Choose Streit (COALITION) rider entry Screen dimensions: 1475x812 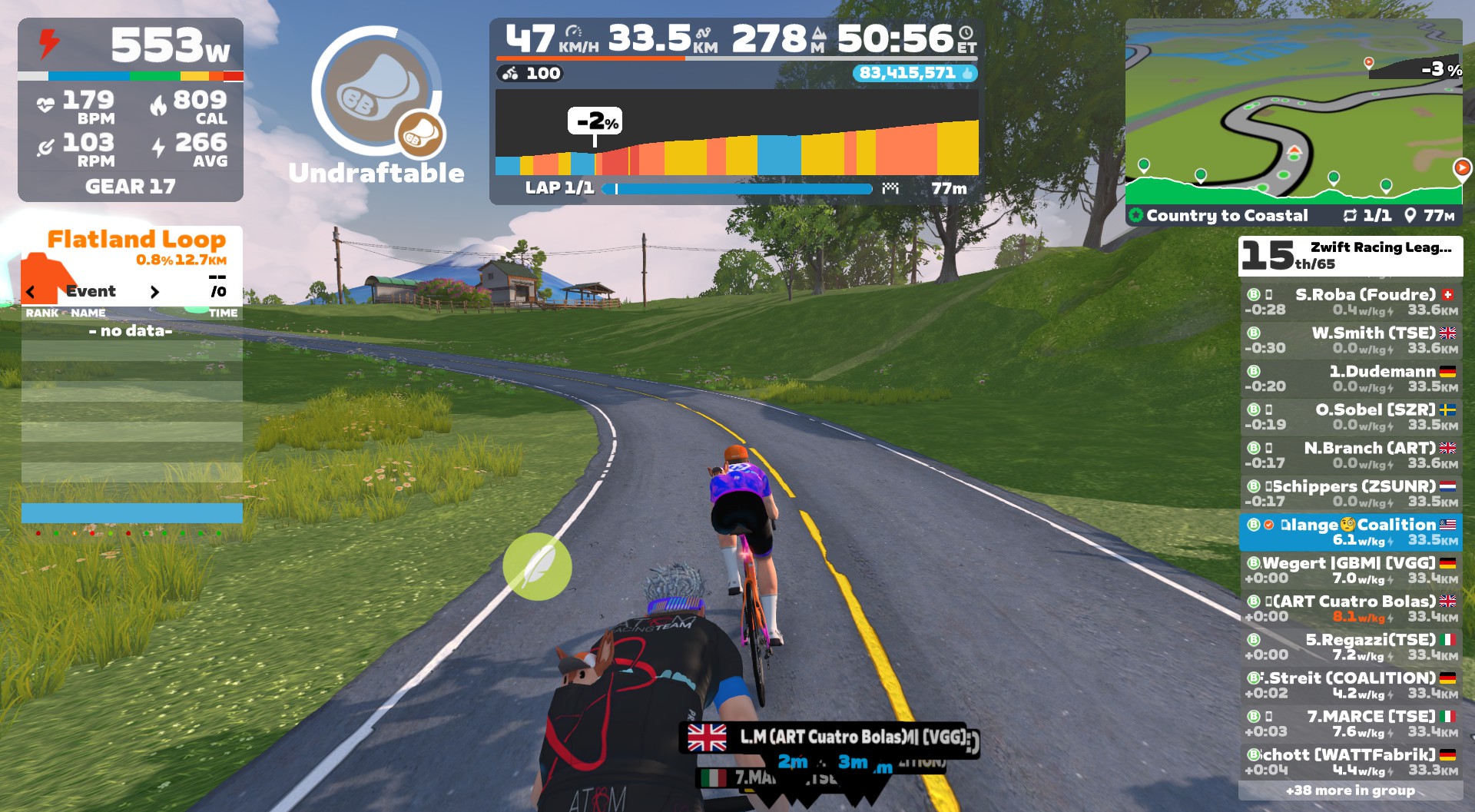(1351, 686)
